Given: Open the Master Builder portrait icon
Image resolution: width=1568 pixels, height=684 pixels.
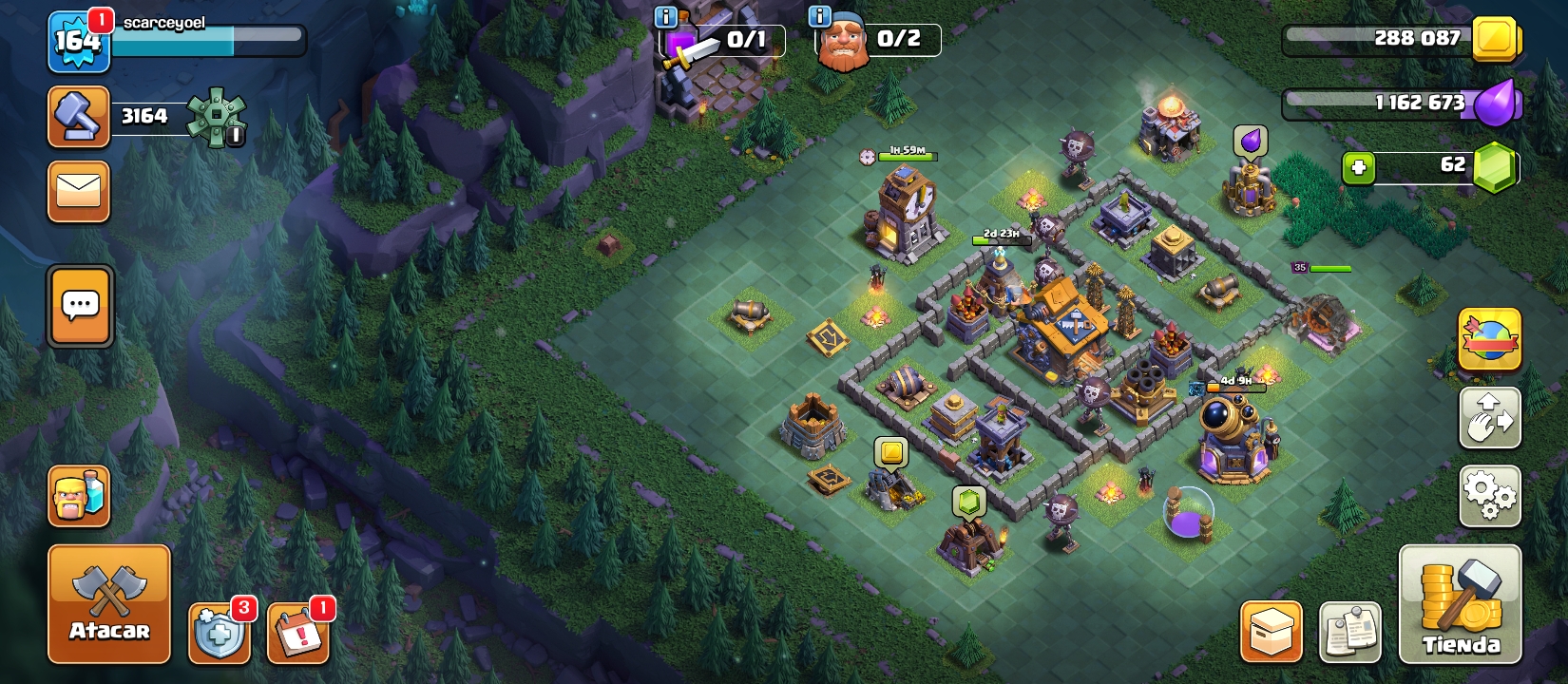Looking at the screenshot, I should click(845, 41).
